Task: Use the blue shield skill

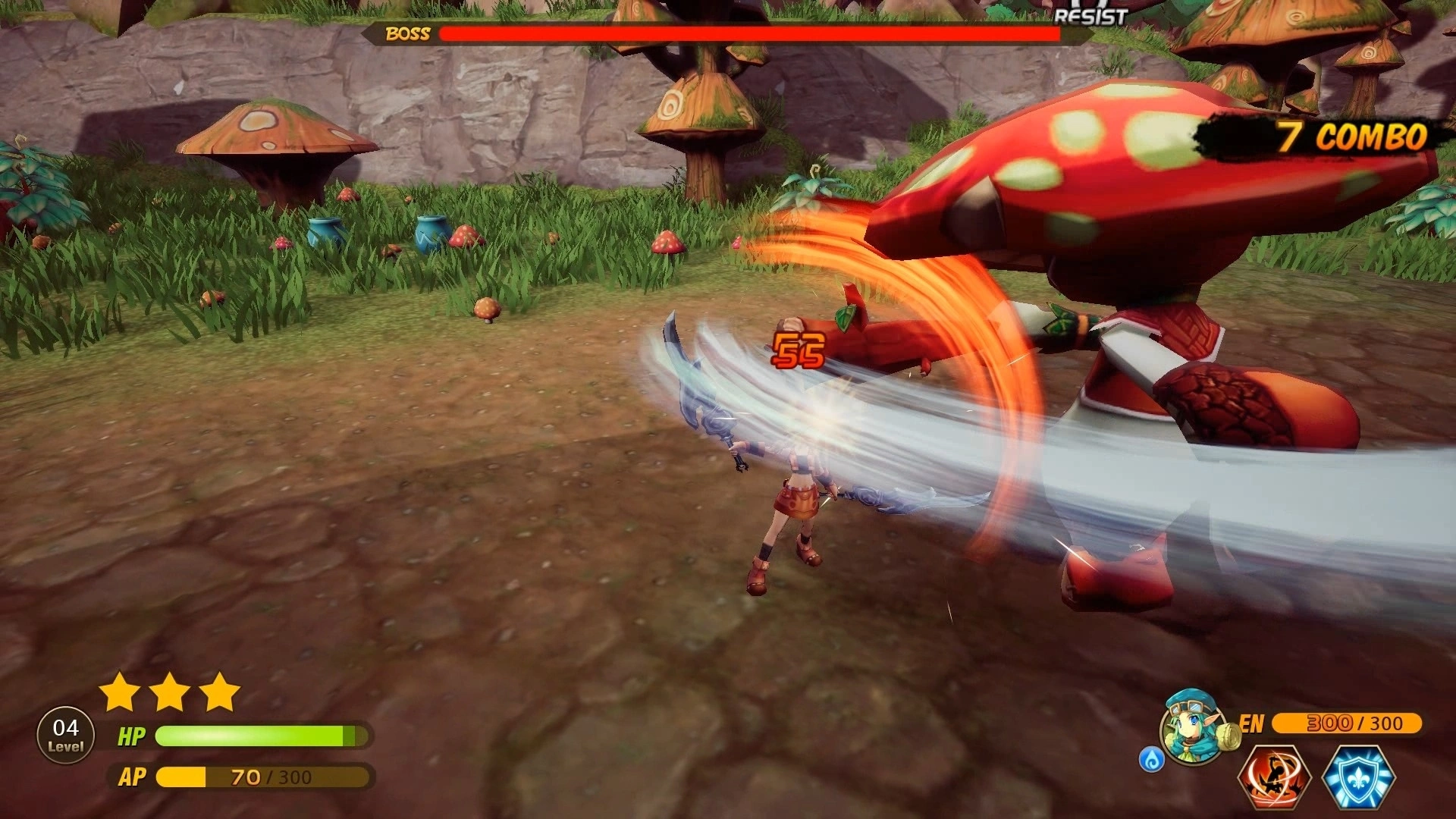Action: point(1358,777)
